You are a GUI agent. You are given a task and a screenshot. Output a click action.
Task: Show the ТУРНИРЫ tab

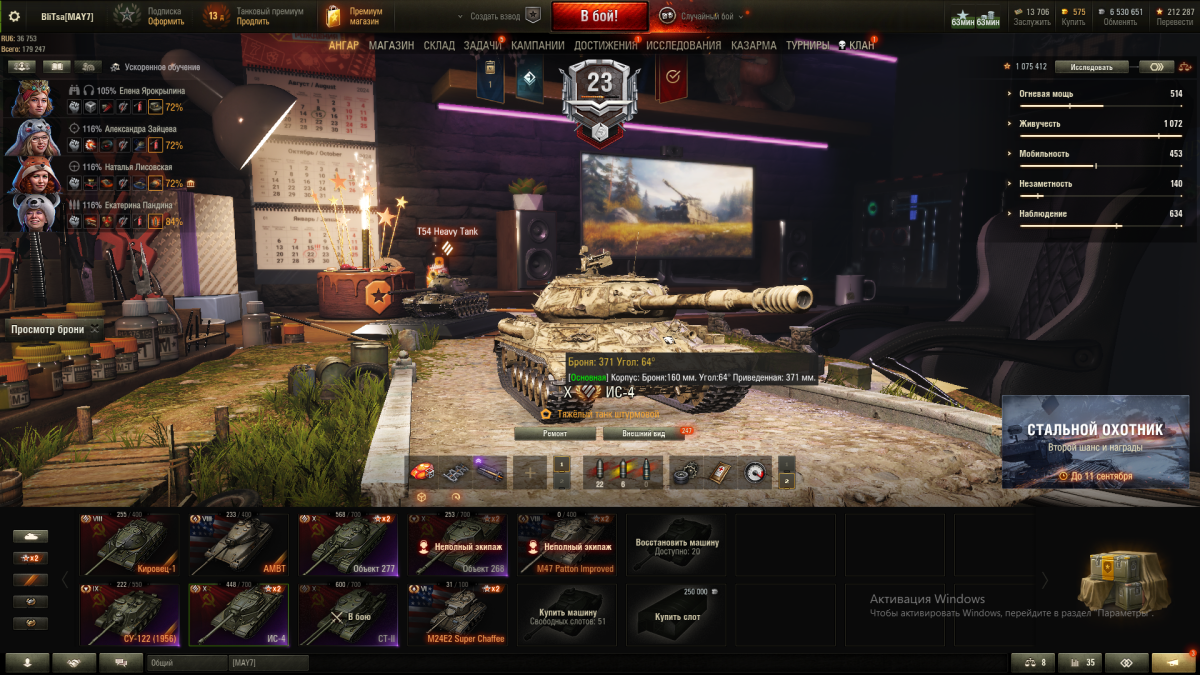coord(807,45)
